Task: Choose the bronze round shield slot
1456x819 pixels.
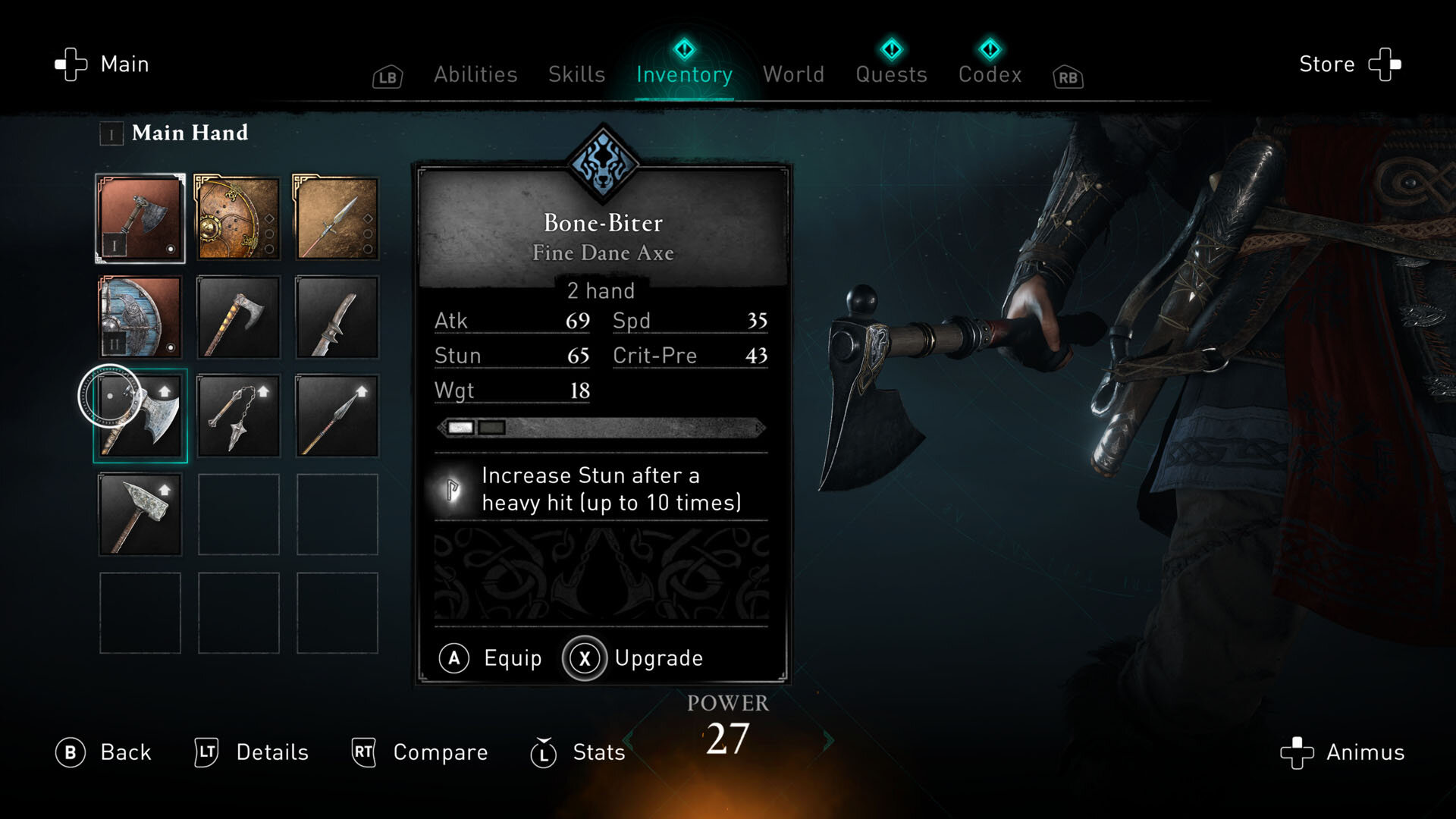Action: (238, 218)
